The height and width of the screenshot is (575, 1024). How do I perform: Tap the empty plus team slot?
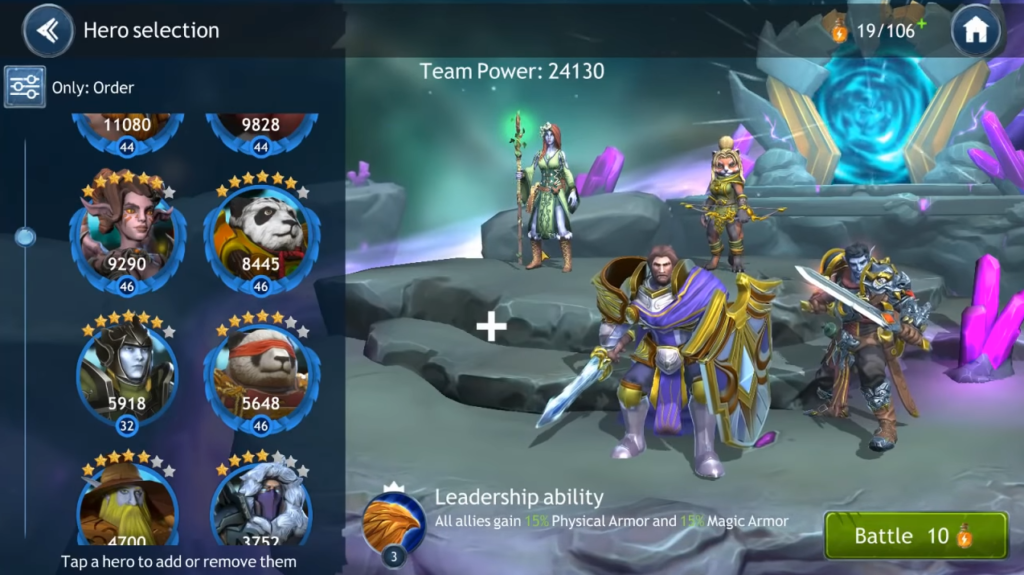click(x=491, y=327)
